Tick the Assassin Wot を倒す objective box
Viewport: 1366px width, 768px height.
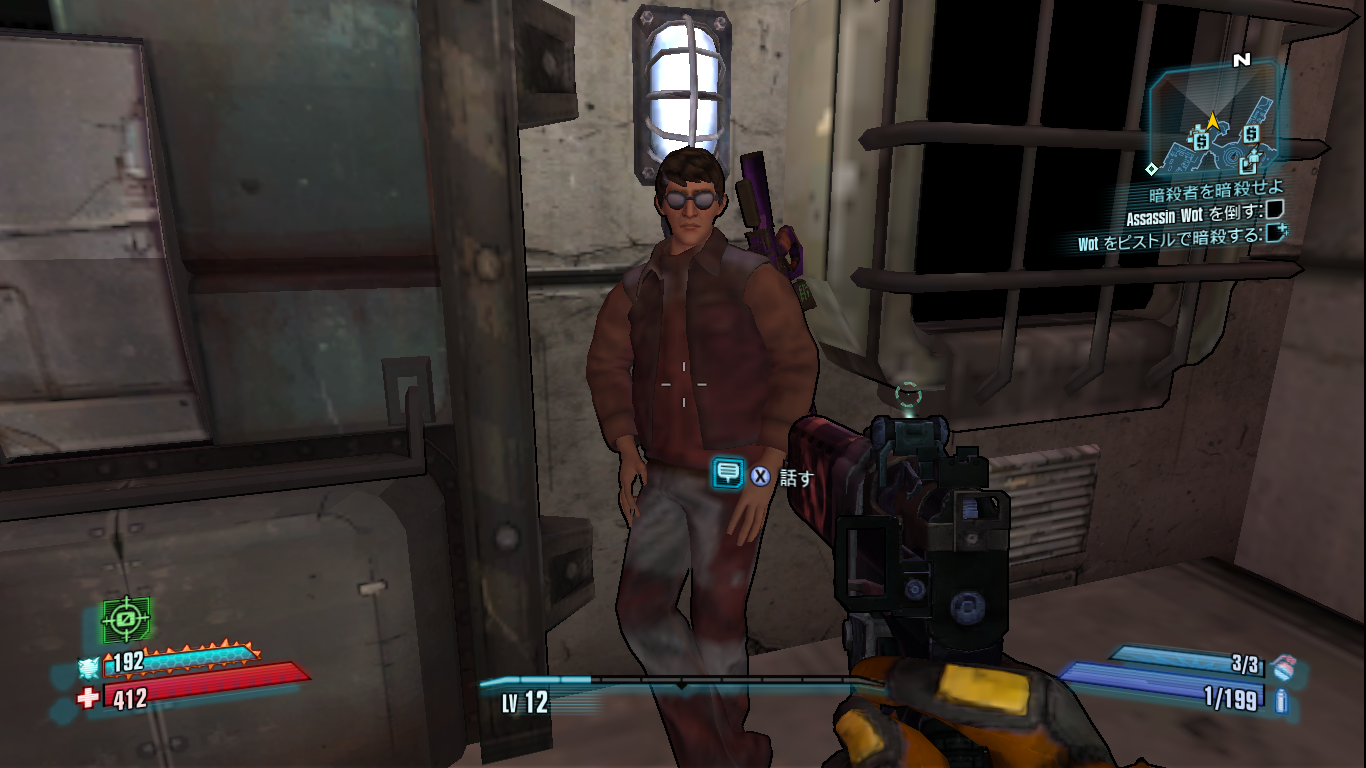1275,211
